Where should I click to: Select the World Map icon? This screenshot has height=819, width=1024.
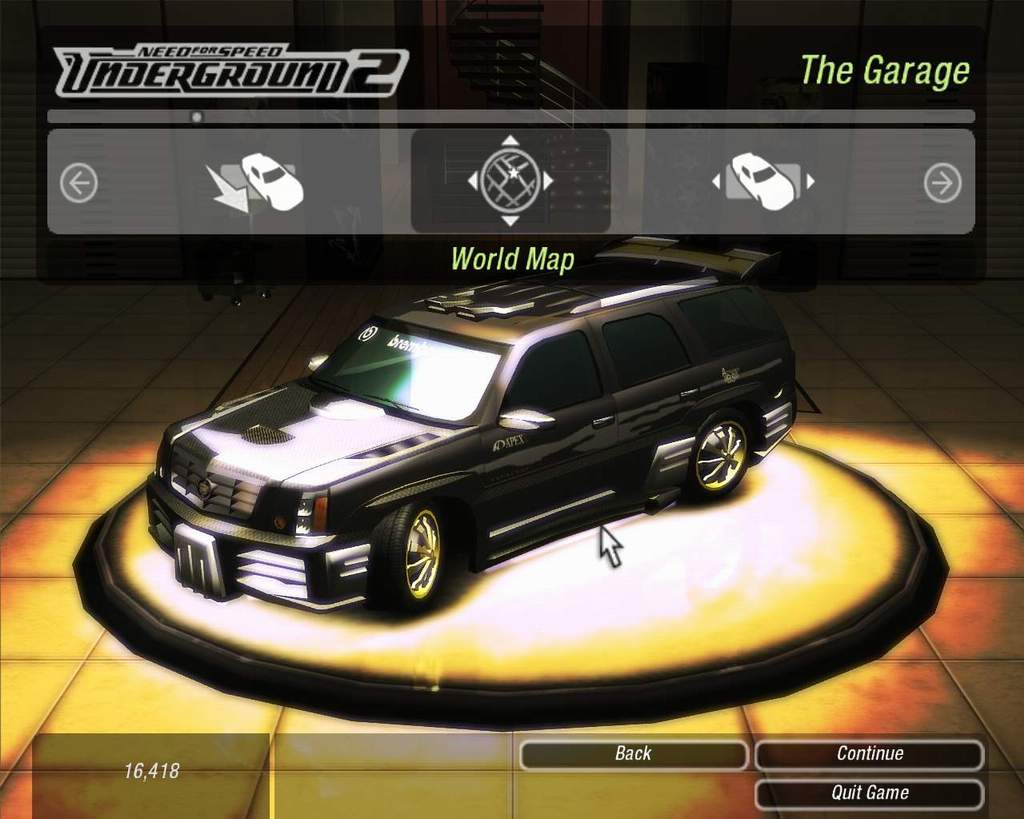pos(510,181)
